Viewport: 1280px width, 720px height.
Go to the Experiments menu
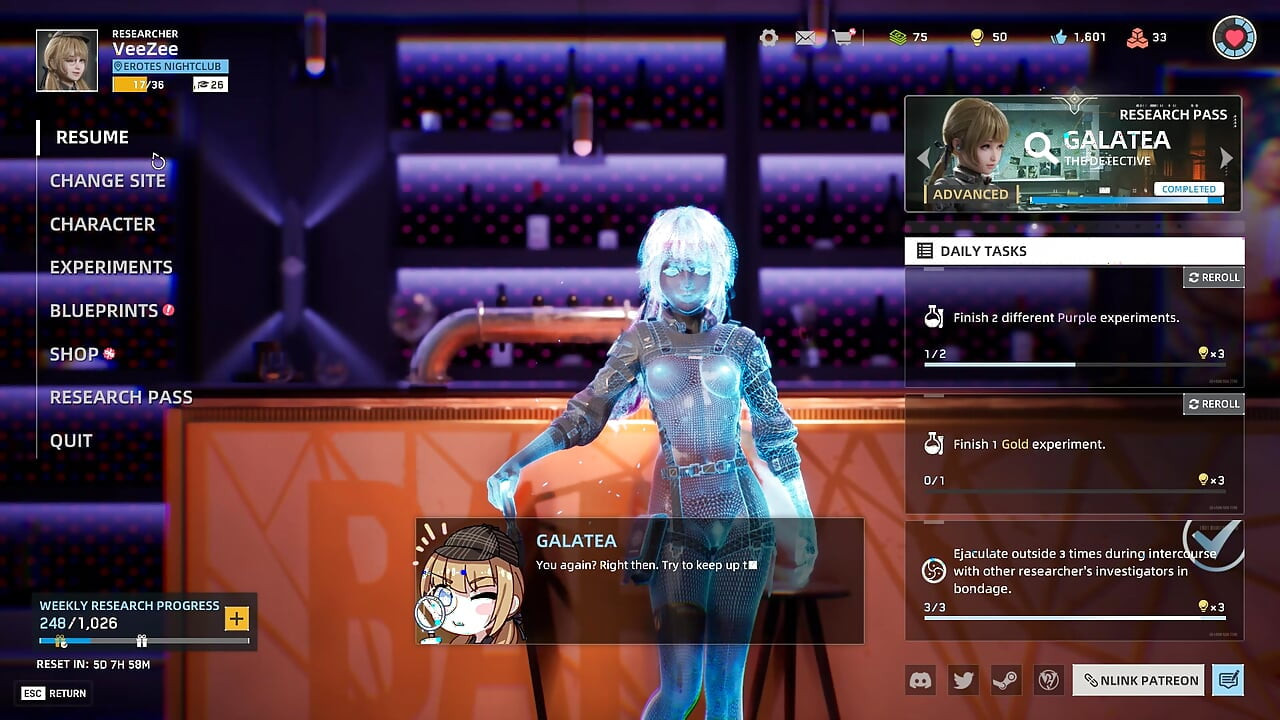(x=111, y=267)
